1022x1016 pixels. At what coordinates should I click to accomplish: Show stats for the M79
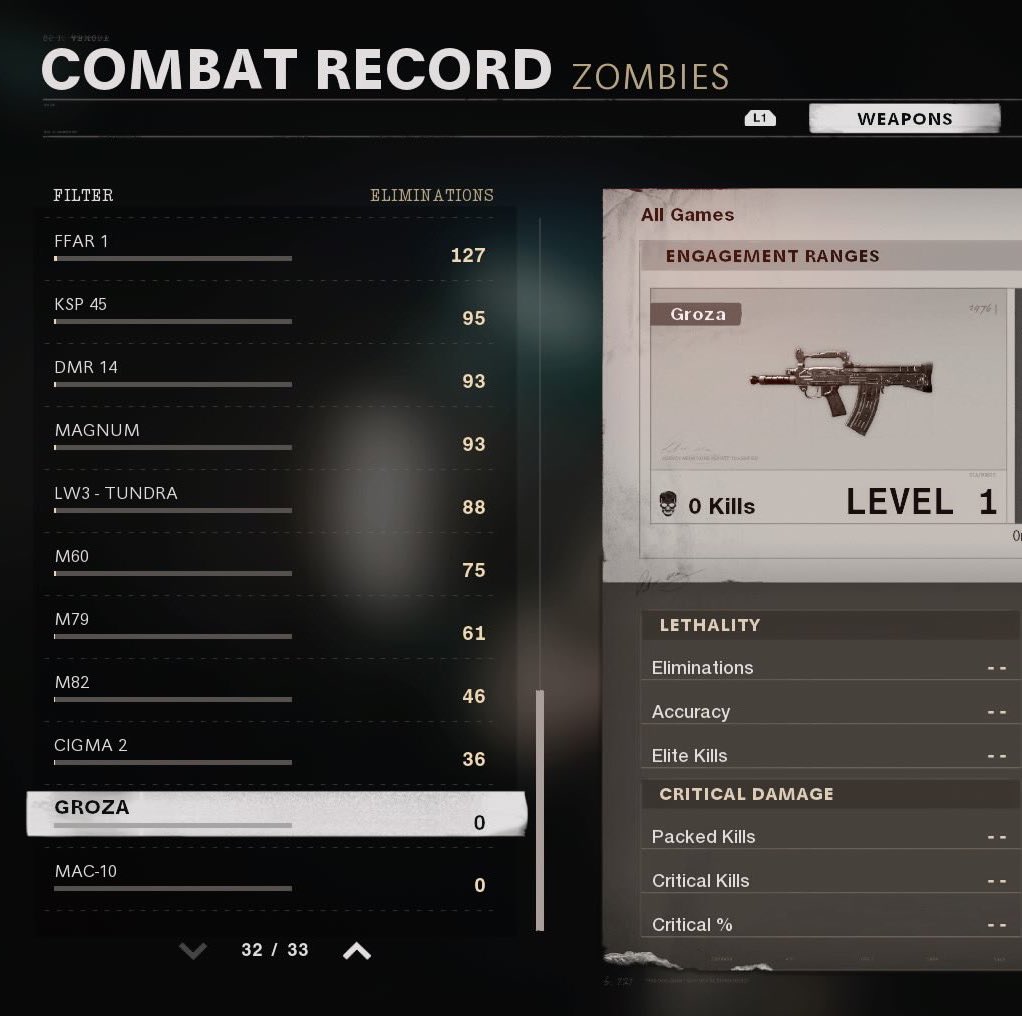270,626
